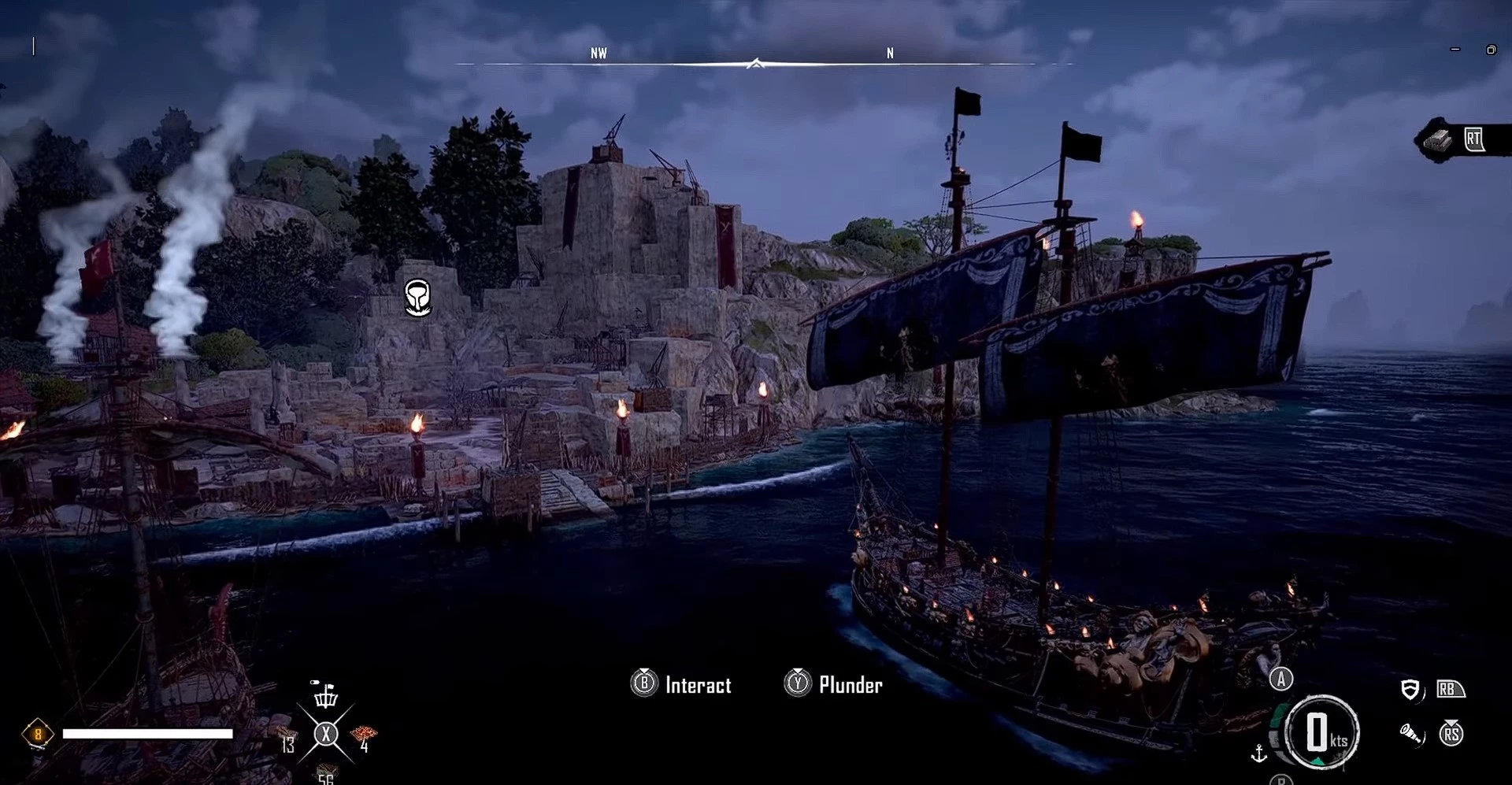Image resolution: width=1512 pixels, height=785 pixels.
Task: Click the ship rank 8 diamond badge
Action: point(37,735)
